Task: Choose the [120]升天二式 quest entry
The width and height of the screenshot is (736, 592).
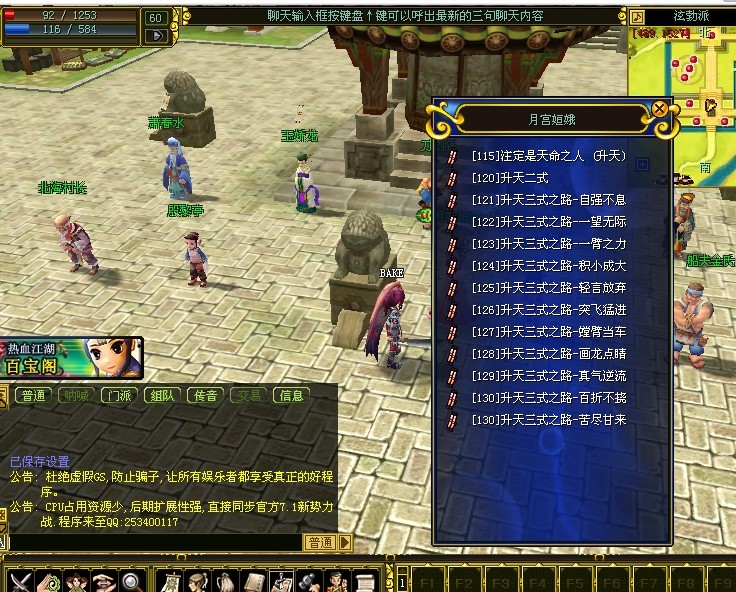Action: [x=508, y=178]
